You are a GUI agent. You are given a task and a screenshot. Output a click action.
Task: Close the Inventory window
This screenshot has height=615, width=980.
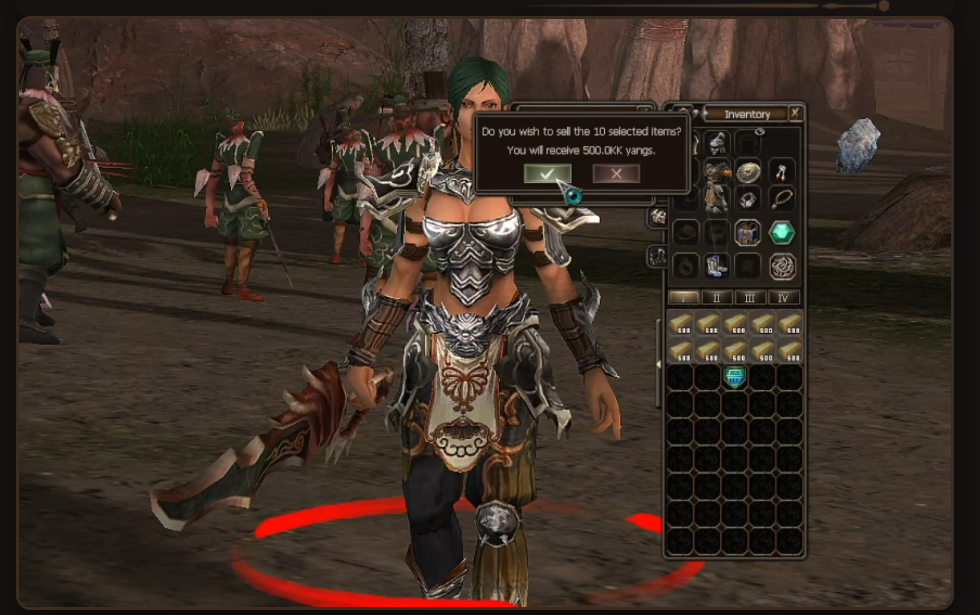[795, 114]
